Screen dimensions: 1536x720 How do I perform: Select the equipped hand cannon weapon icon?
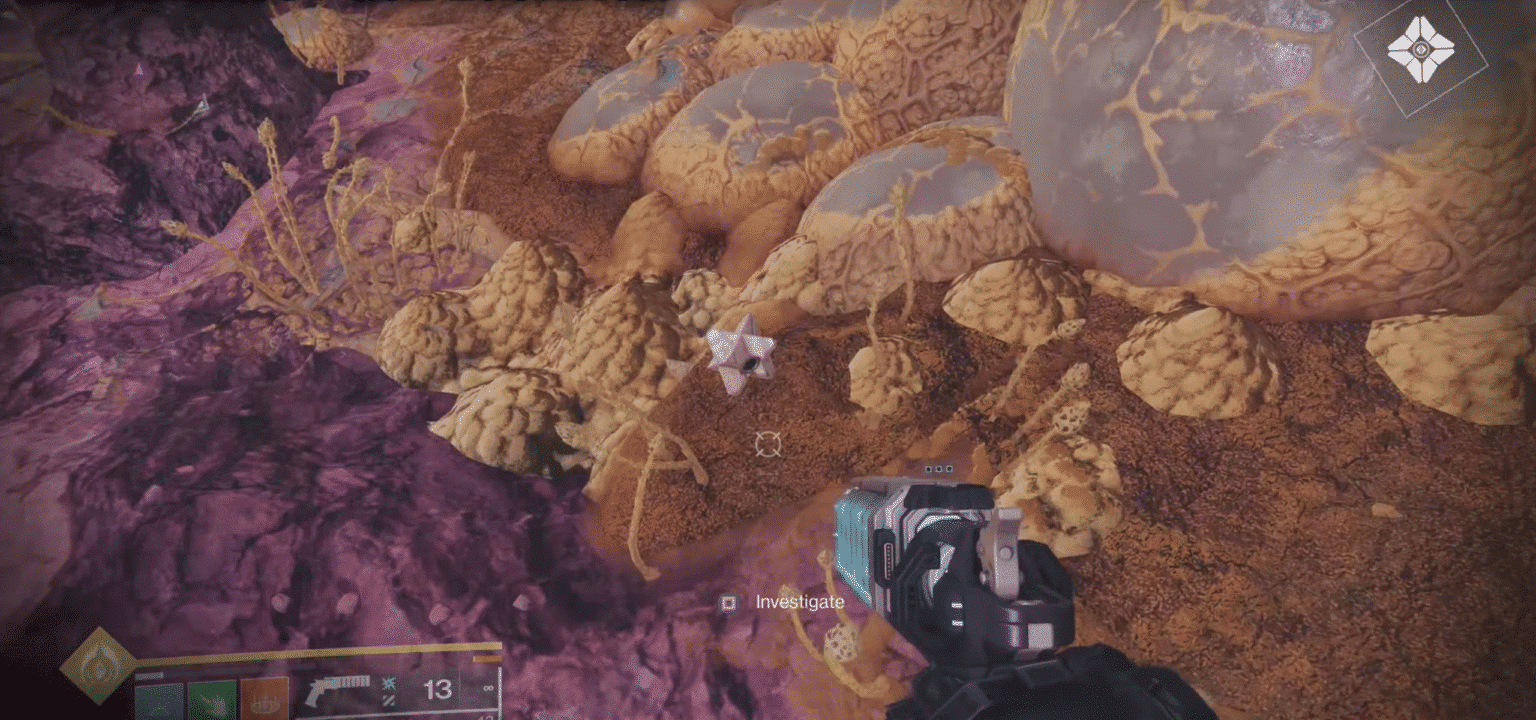point(337,691)
